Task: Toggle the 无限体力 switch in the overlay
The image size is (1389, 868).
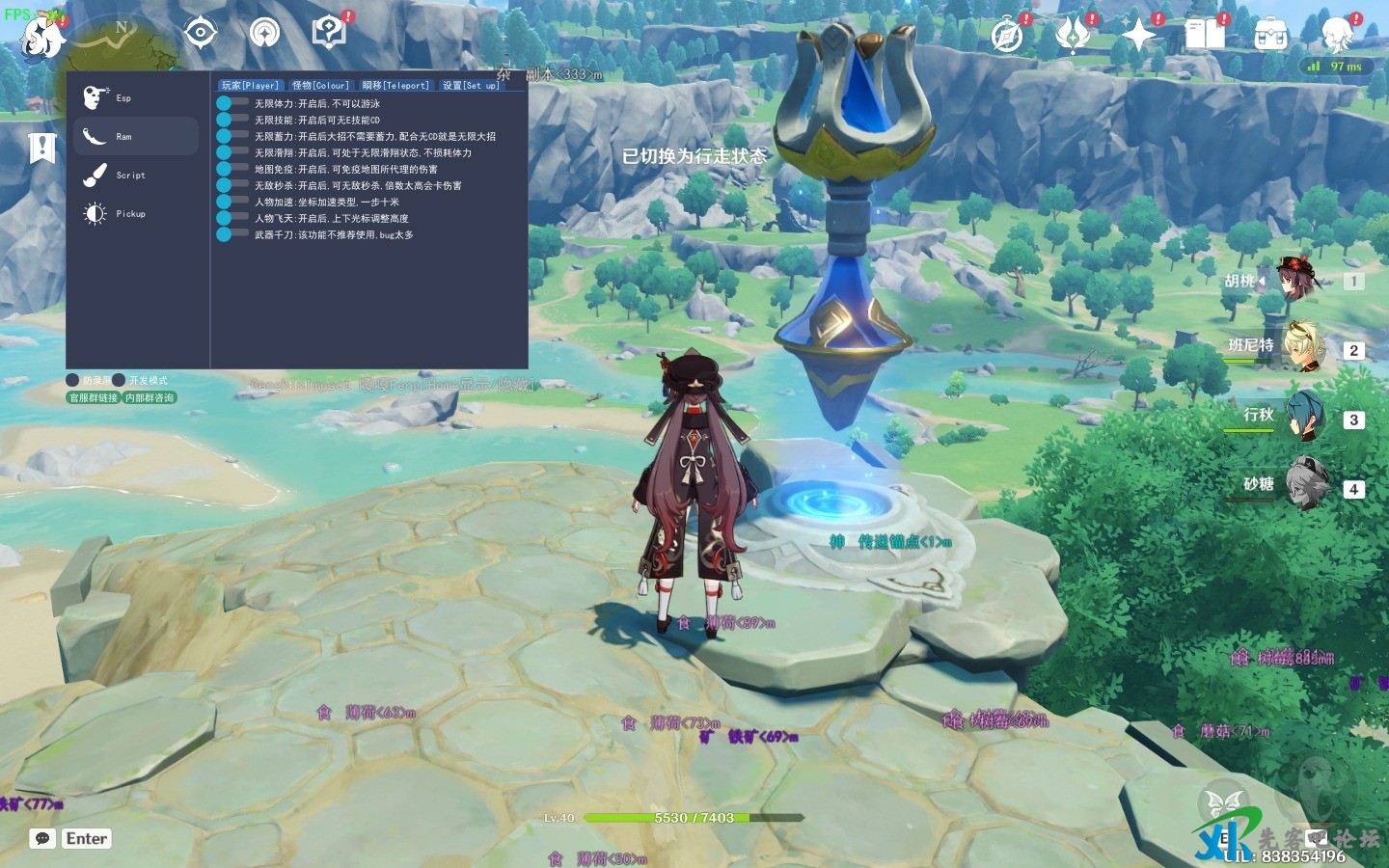Action: (x=231, y=103)
